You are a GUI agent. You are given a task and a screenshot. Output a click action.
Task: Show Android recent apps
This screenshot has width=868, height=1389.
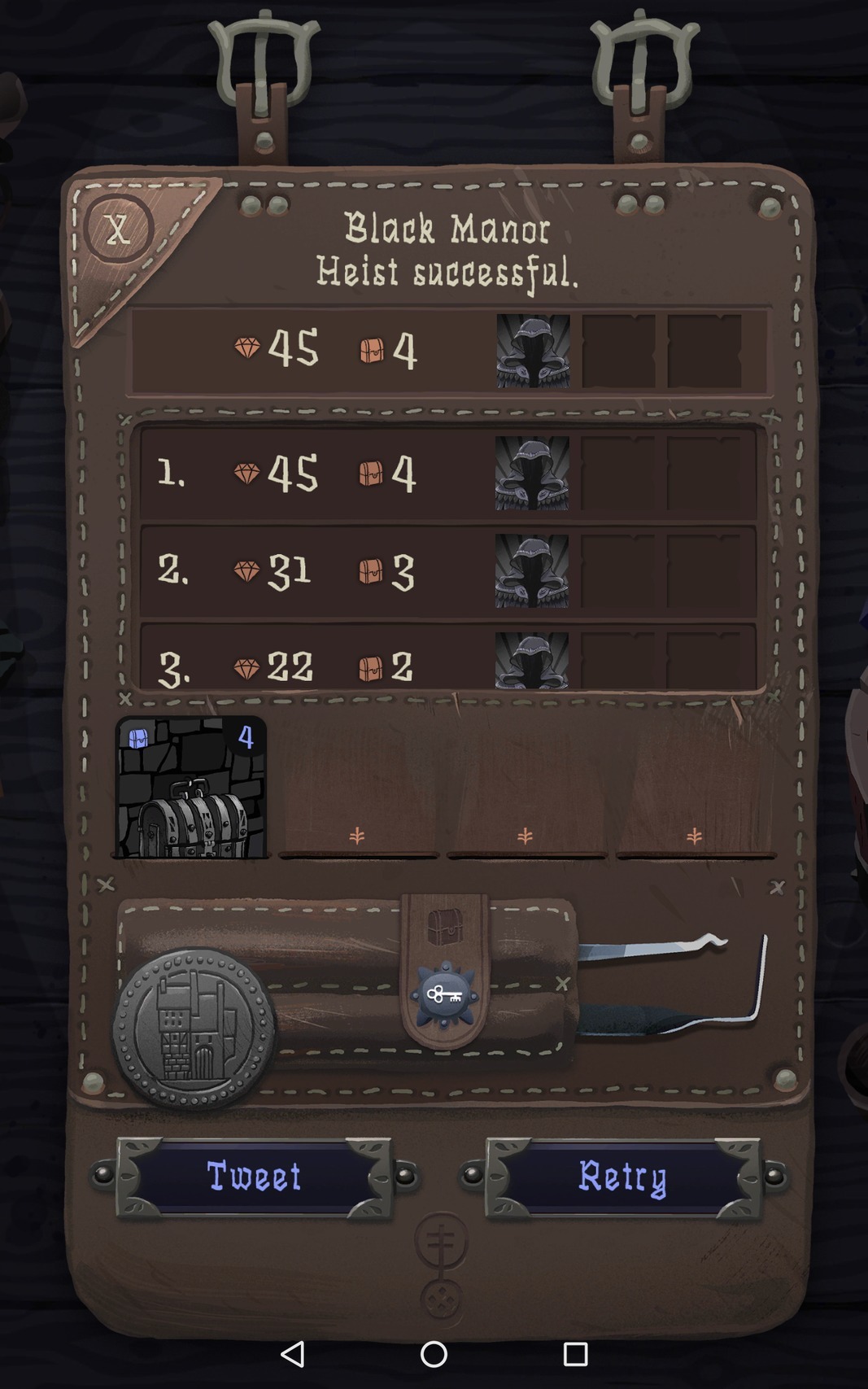click(x=575, y=1354)
